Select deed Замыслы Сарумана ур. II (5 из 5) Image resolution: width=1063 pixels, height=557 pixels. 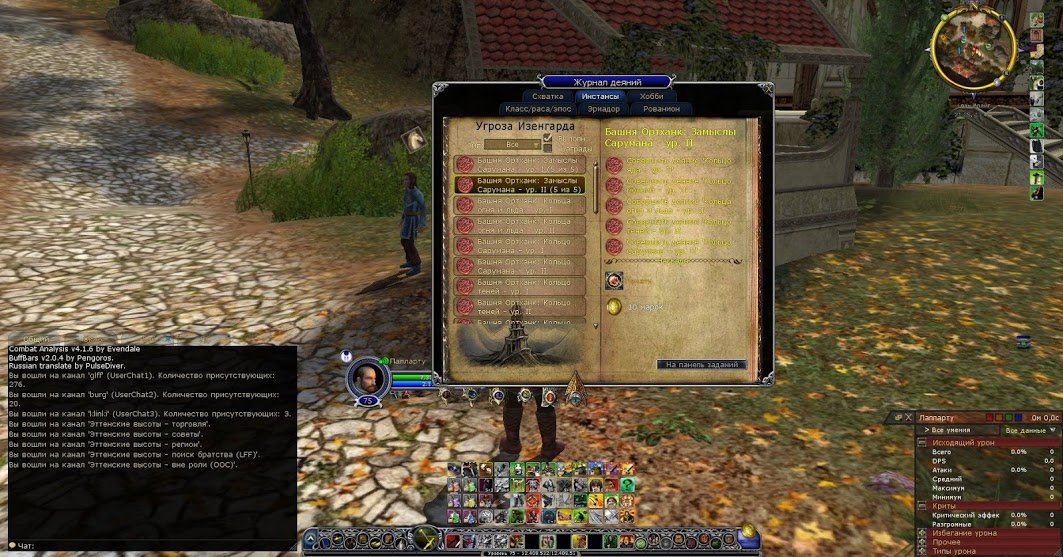(x=520, y=183)
